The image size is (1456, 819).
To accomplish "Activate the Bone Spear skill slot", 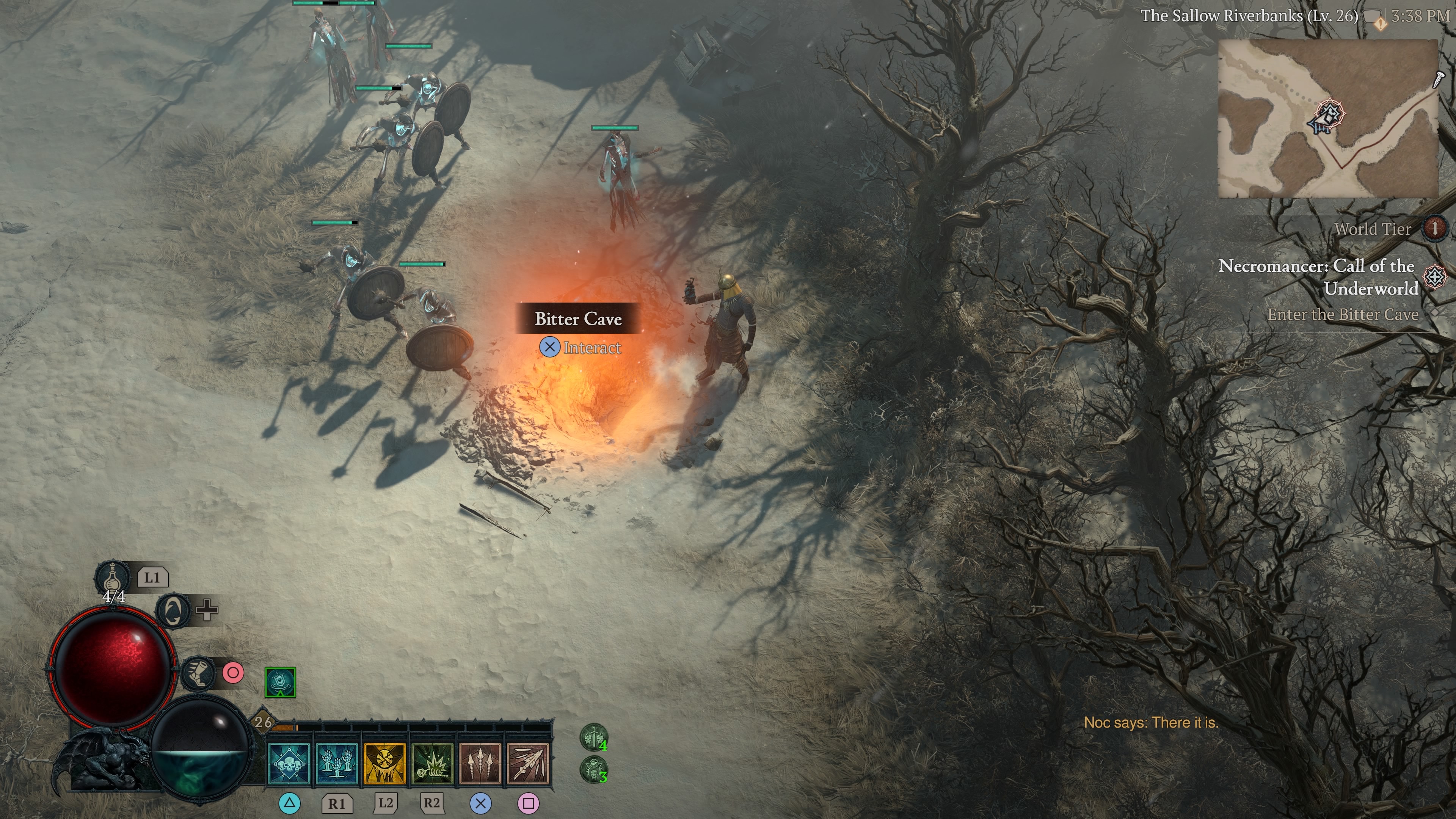I will tap(528, 764).
